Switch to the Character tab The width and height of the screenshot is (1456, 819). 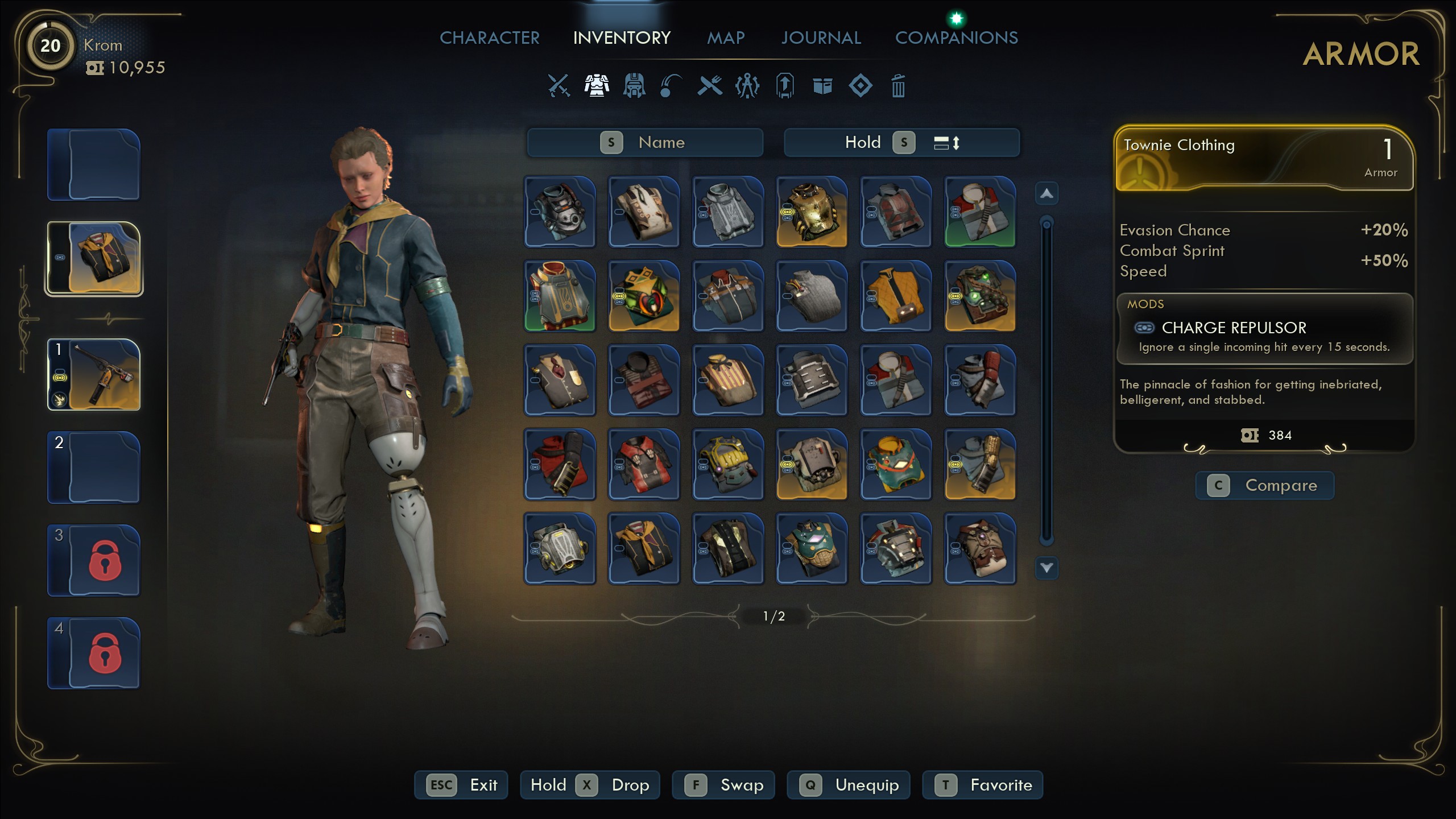(x=490, y=38)
